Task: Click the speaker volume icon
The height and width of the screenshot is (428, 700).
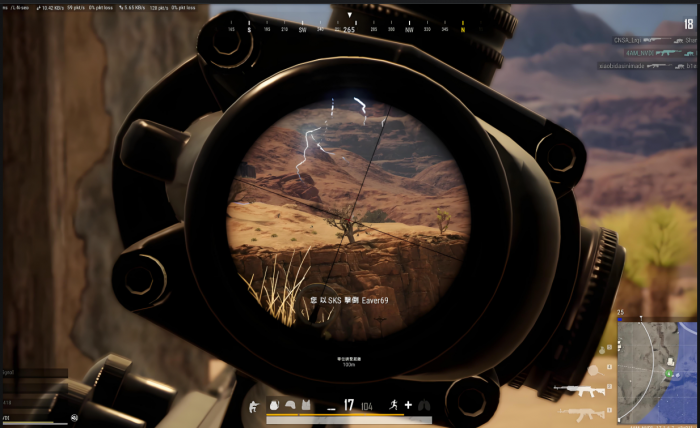Action: point(74,417)
